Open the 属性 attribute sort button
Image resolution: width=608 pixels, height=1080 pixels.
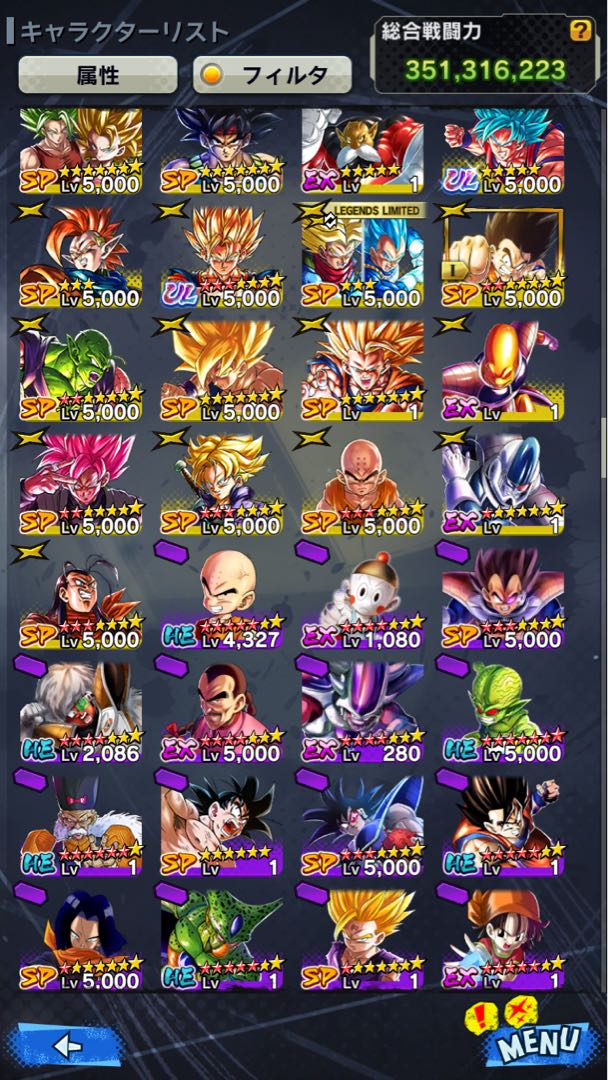tap(97, 75)
